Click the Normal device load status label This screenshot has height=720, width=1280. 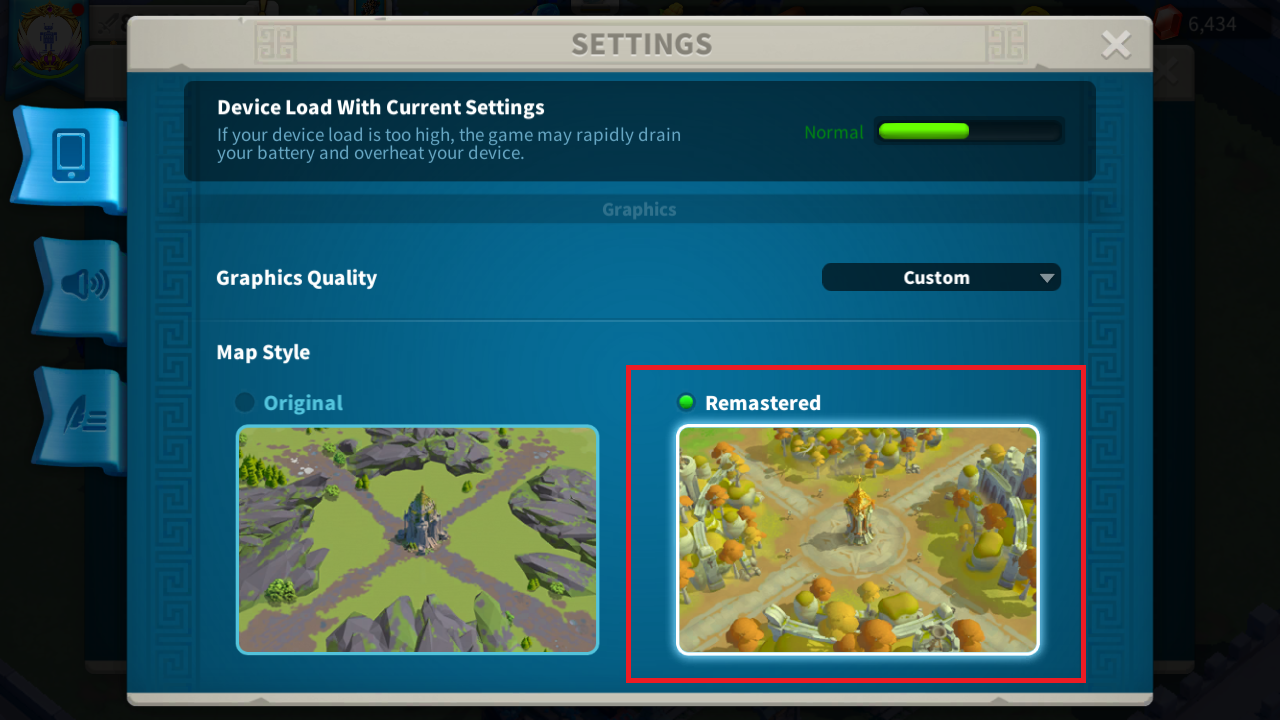pos(834,131)
